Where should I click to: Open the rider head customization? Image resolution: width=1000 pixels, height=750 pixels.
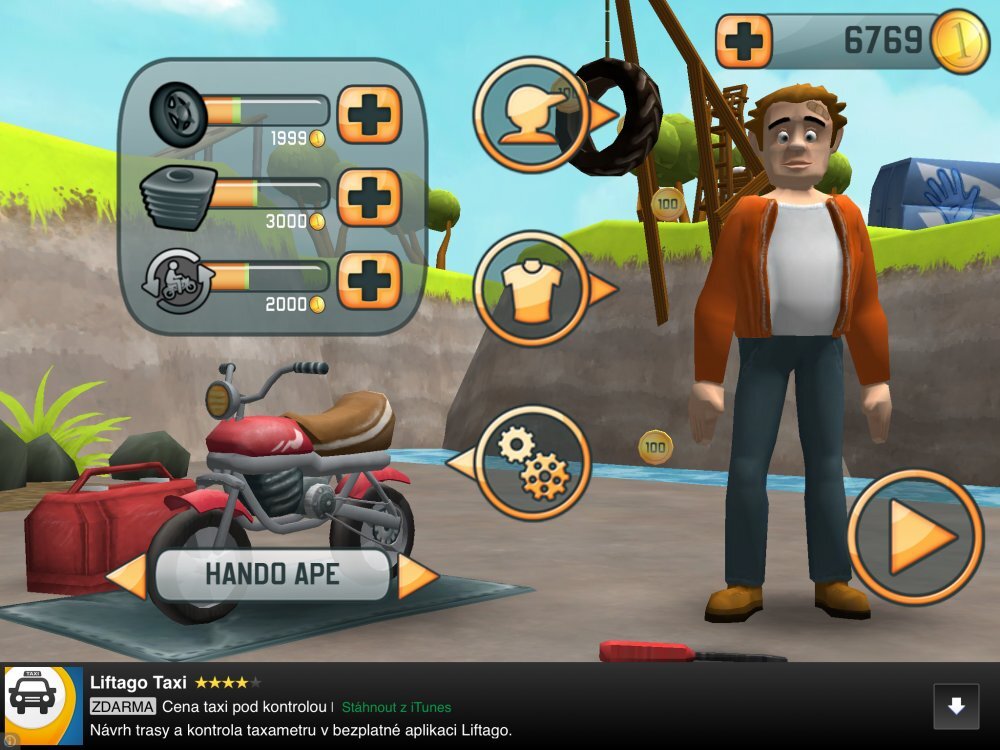click(532, 114)
